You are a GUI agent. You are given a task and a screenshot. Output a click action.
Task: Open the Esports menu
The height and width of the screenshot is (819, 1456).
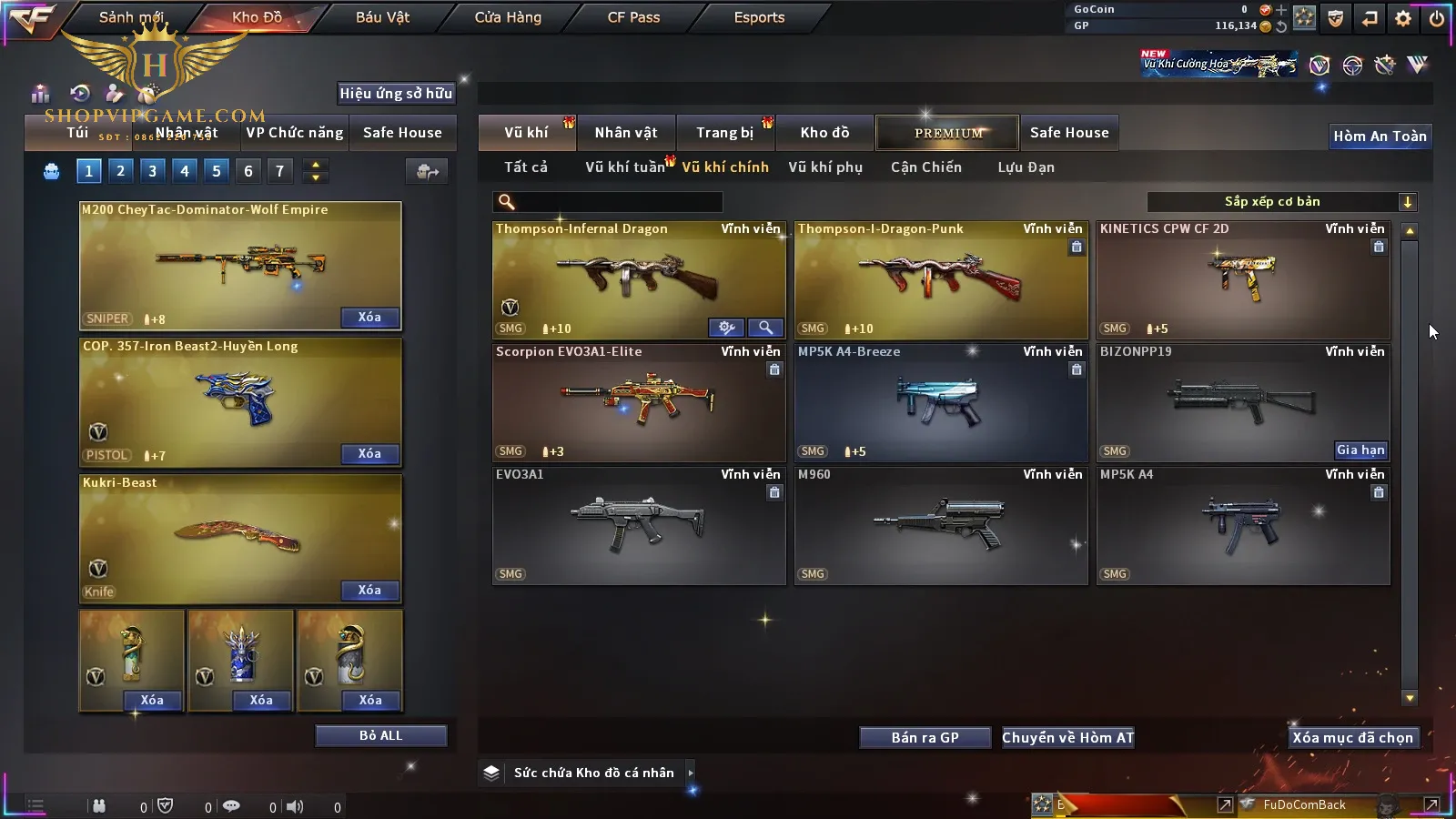pos(759,17)
